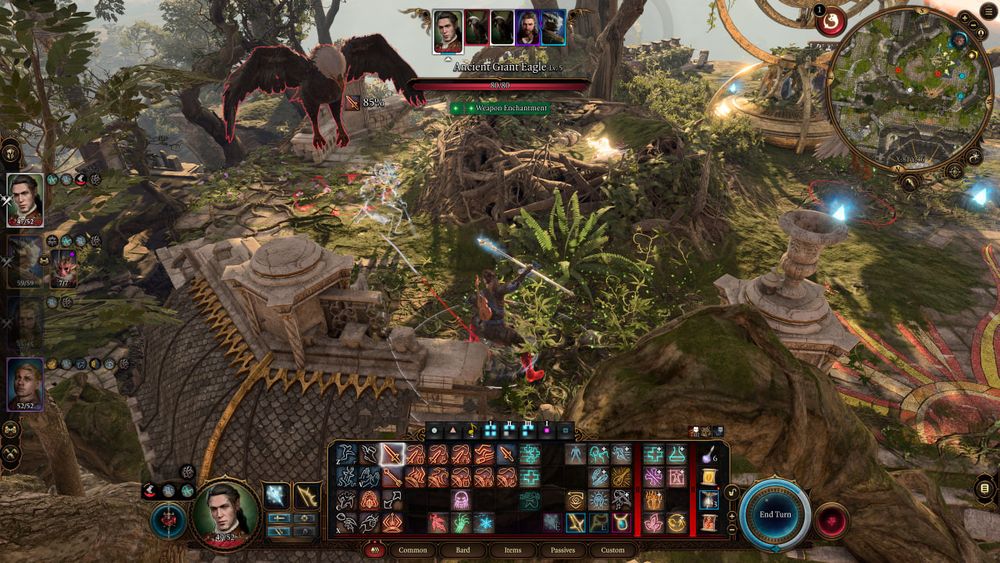Image resolution: width=1000 pixels, height=563 pixels.
Task: Switch to the Custom hotbar tab
Action: pos(613,550)
